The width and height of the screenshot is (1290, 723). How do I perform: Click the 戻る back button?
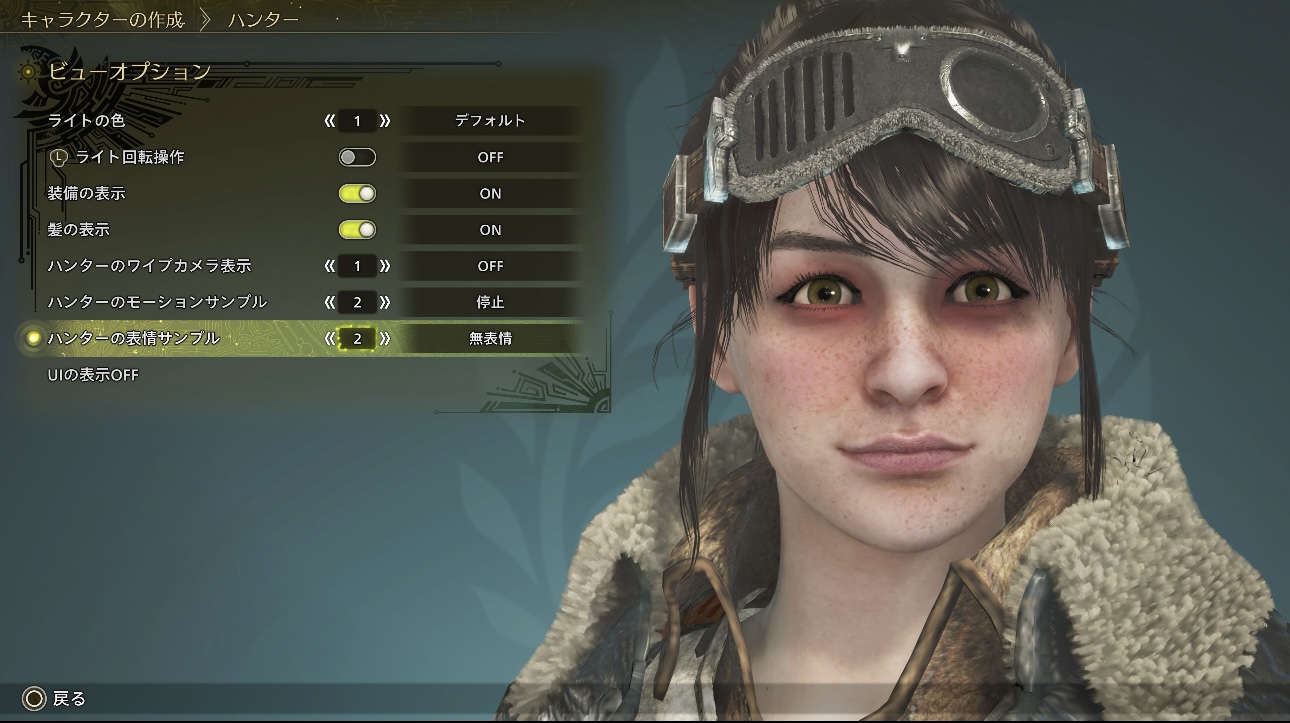coord(56,699)
